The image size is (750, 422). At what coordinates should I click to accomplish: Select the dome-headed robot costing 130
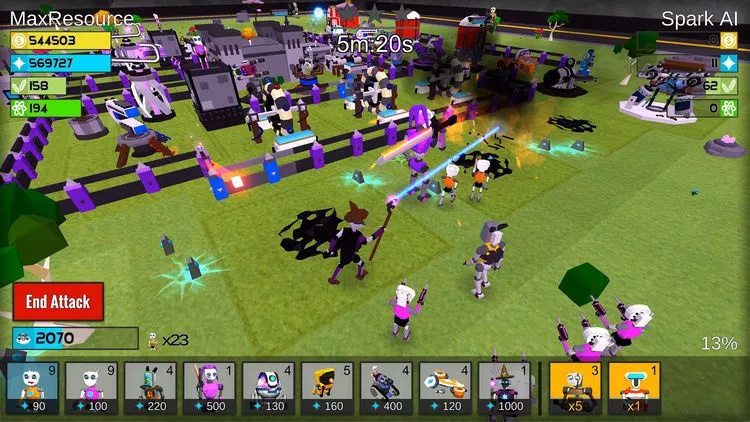(x=269, y=388)
